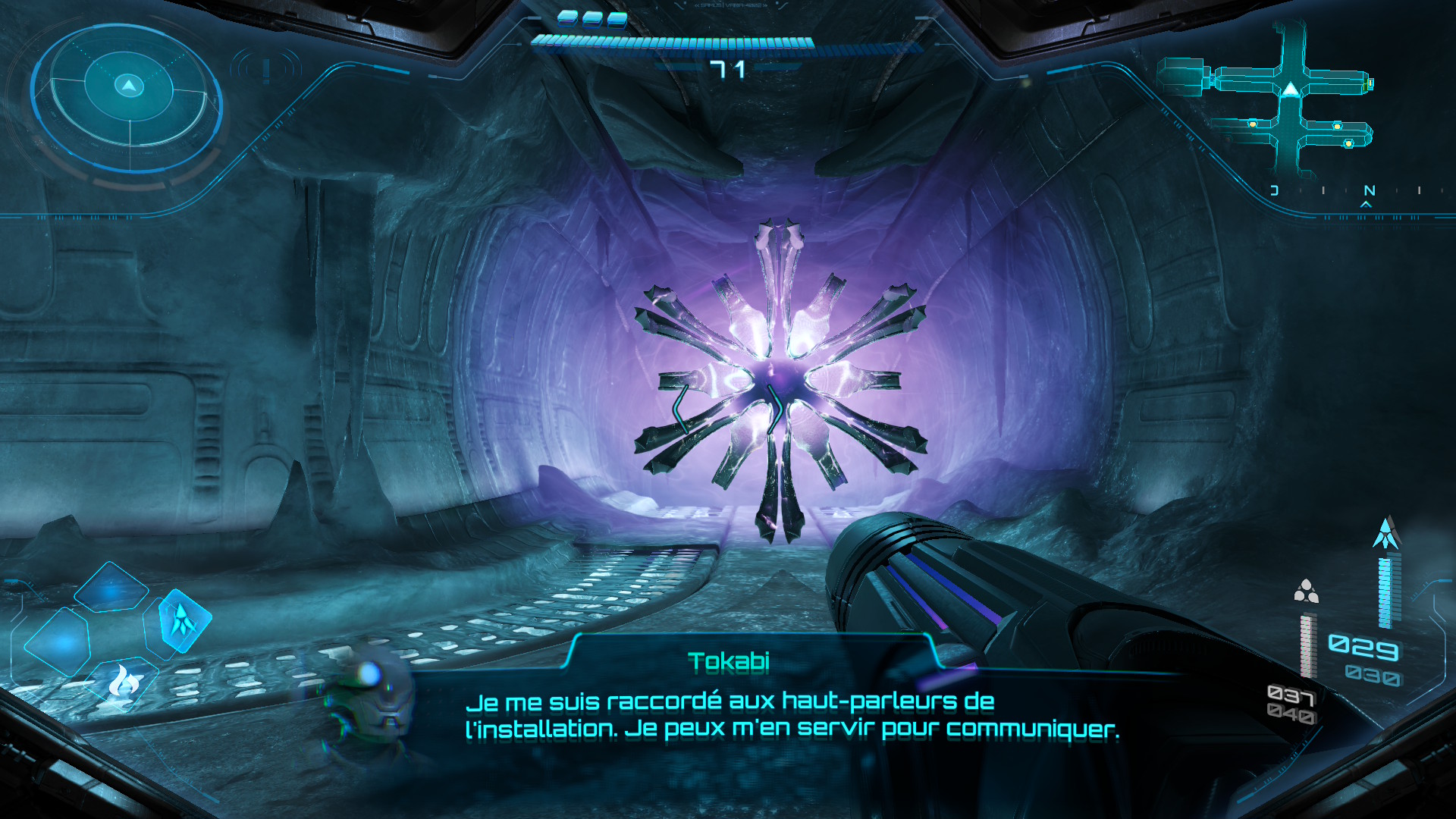Image resolution: width=1456 pixels, height=819 pixels.
Task: Select the highlighted missile weapon slot
Action: 182,620
